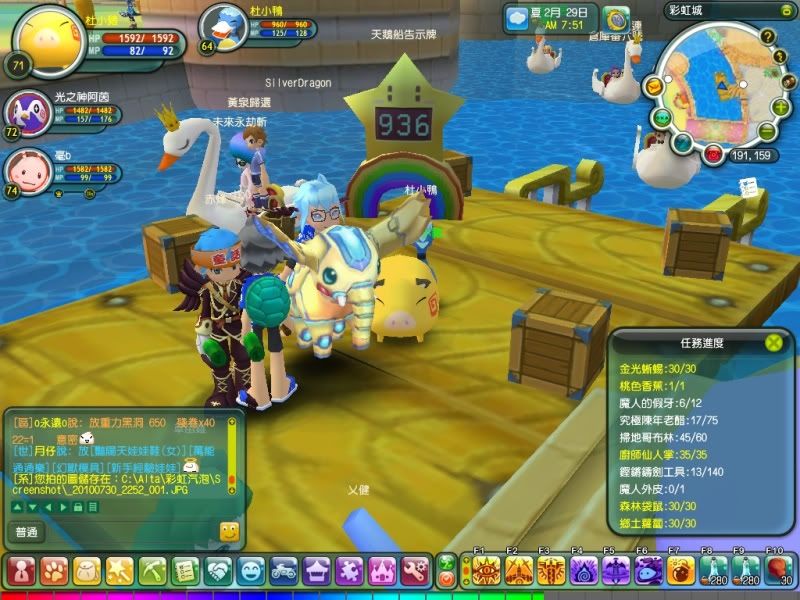The height and width of the screenshot is (600, 800).
Task: Open the pet menu paw icon
Action: [53, 571]
